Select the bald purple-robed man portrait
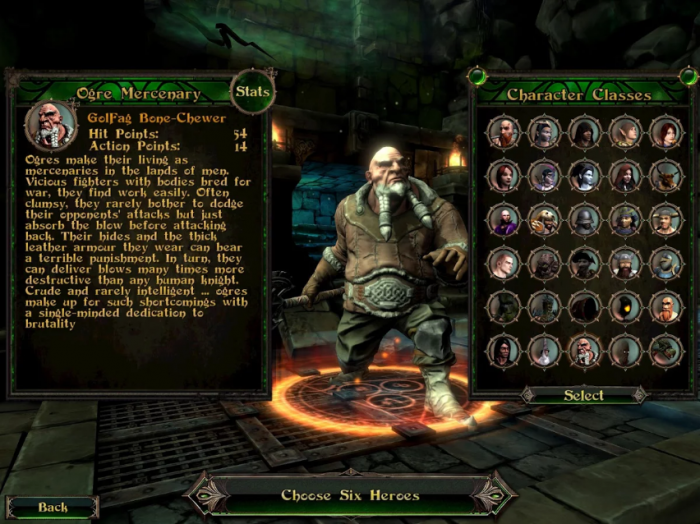The width and height of the screenshot is (700, 524). point(504,220)
